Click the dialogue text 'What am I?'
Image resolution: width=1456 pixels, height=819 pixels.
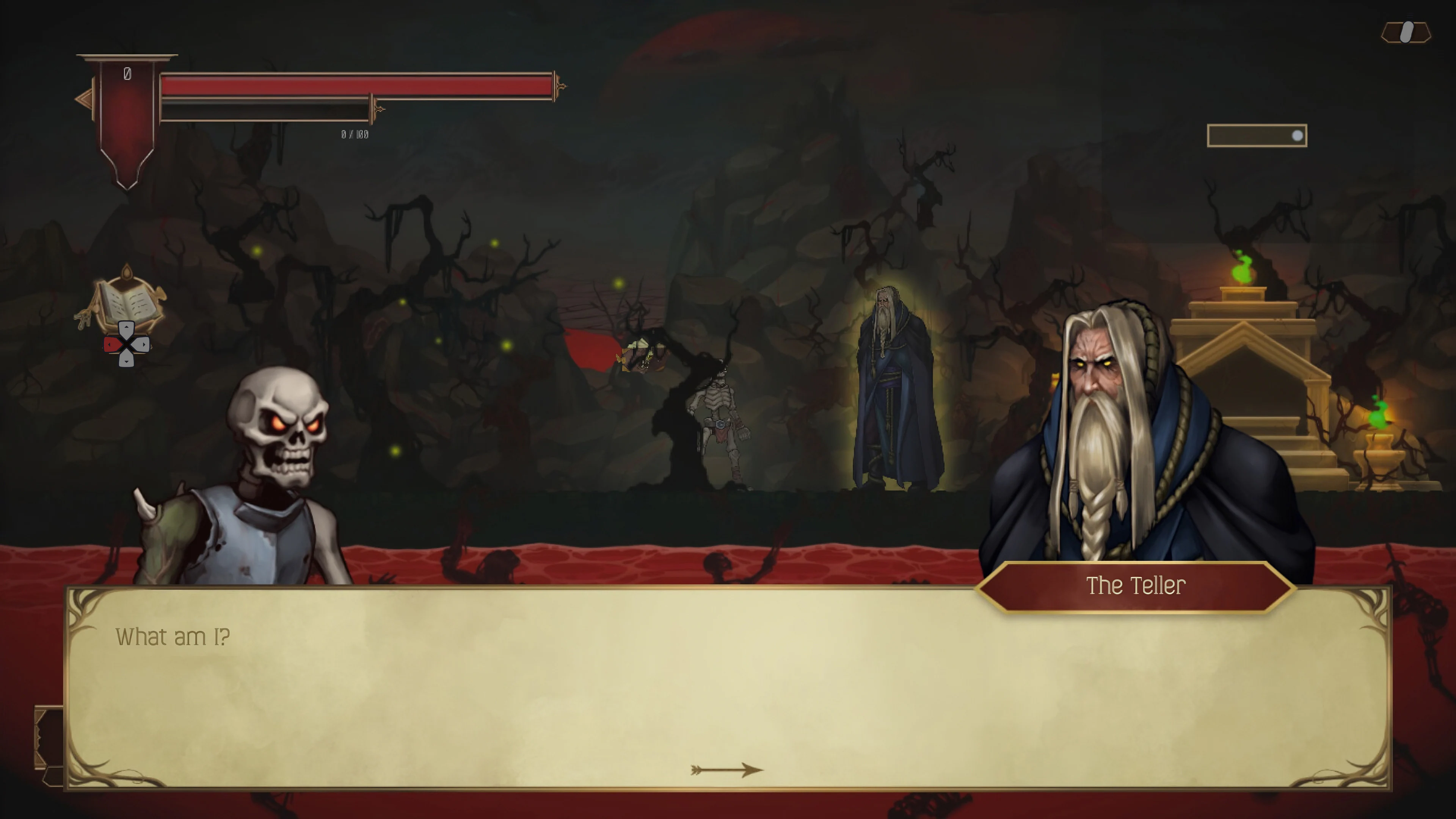173,637
